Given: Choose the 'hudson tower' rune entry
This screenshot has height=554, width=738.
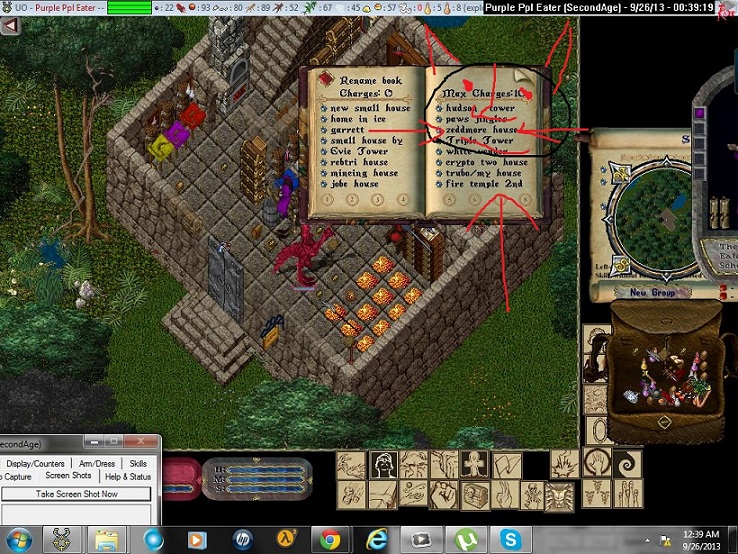Looking at the screenshot, I should coord(478,107).
